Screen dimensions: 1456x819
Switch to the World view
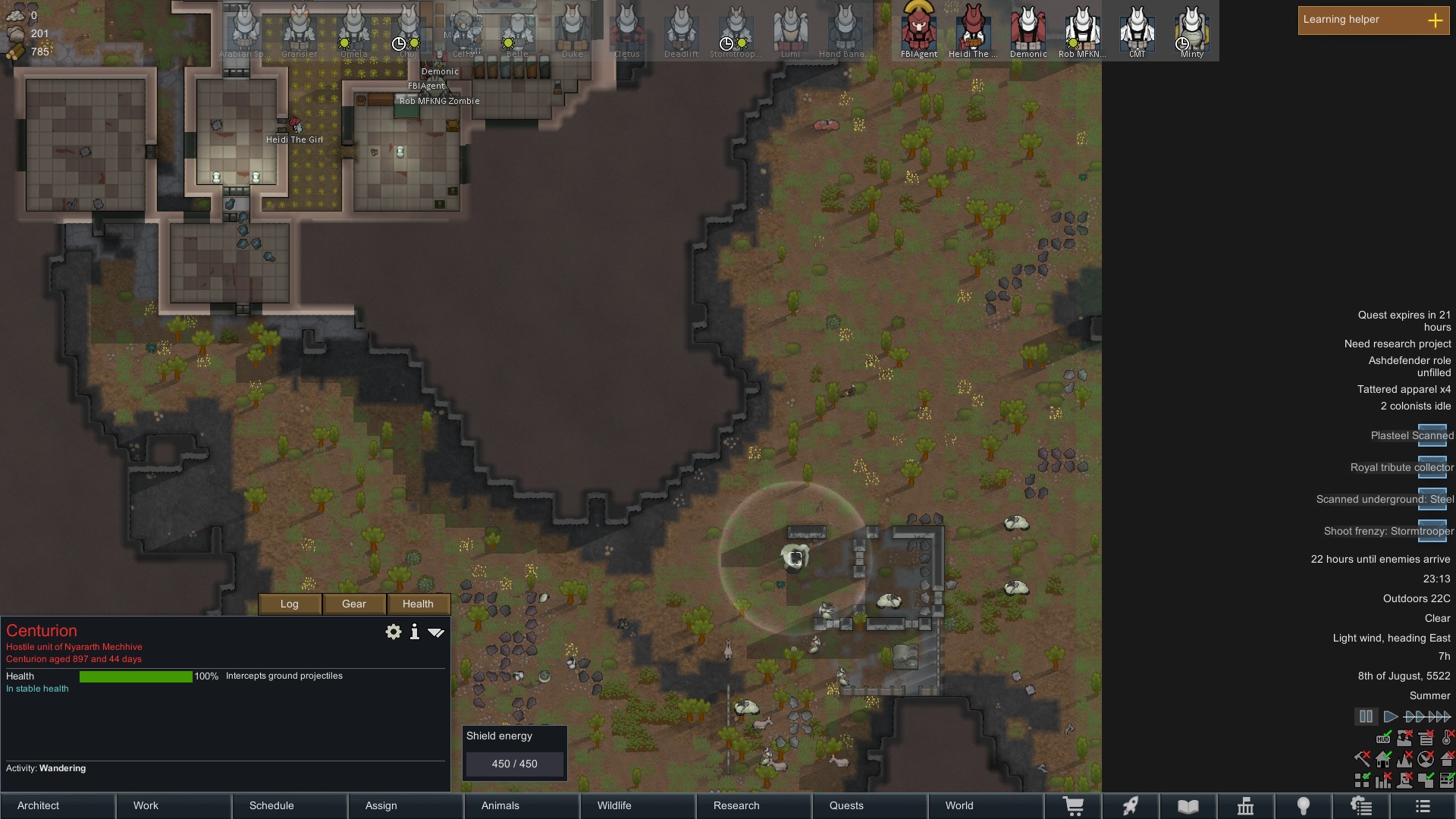coord(986,805)
